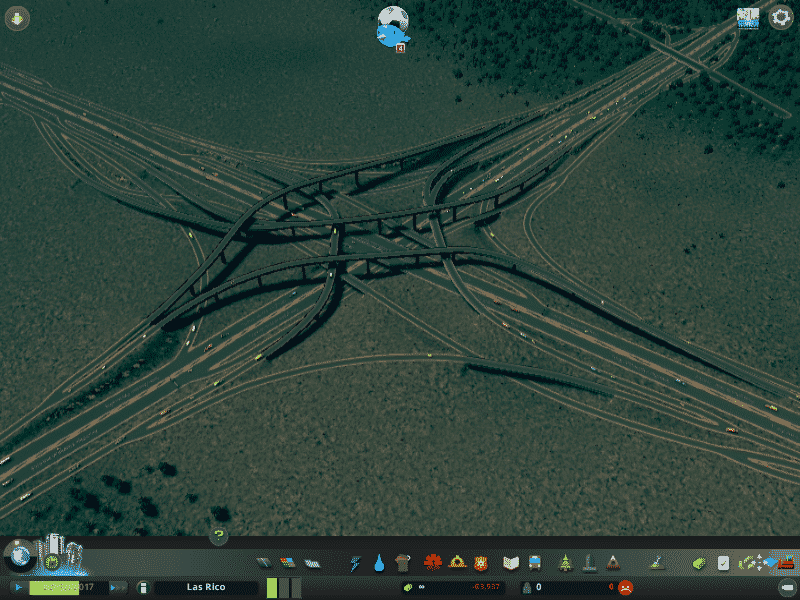Open the Monuments menu
Image resolution: width=800 pixels, height=600 pixels.
tap(613, 563)
